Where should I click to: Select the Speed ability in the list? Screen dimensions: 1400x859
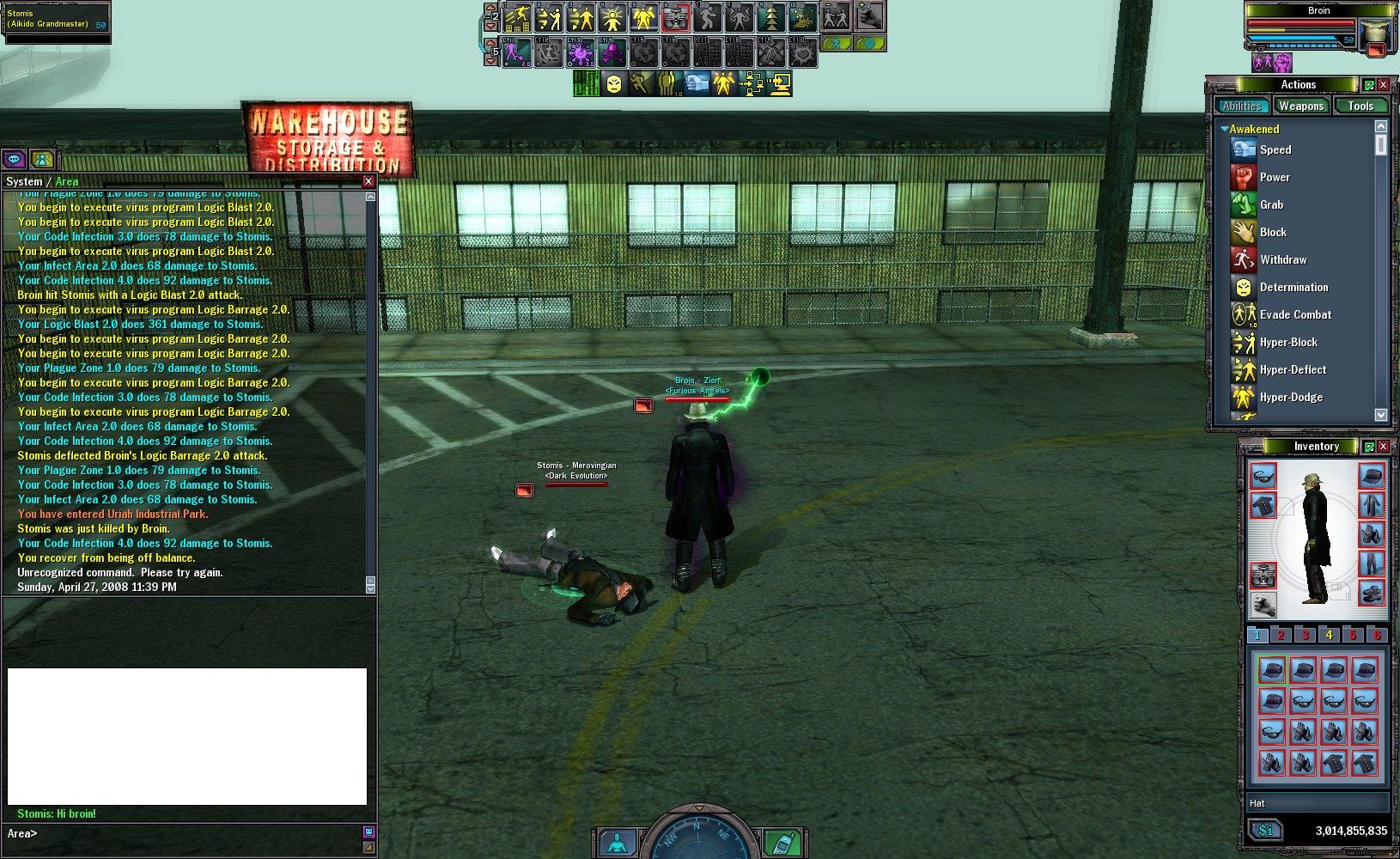click(1275, 149)
